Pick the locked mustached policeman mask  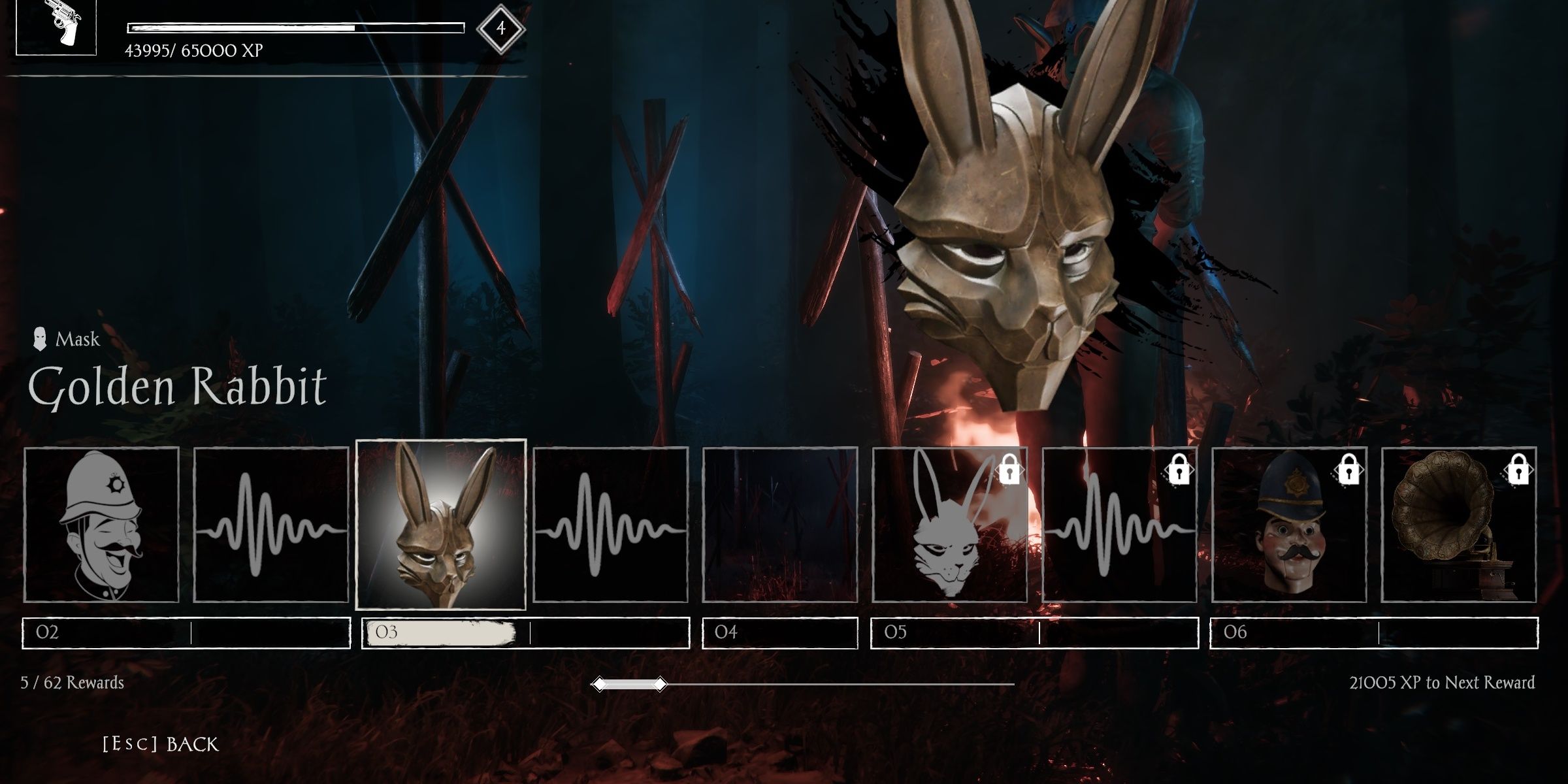point(1289,524)
